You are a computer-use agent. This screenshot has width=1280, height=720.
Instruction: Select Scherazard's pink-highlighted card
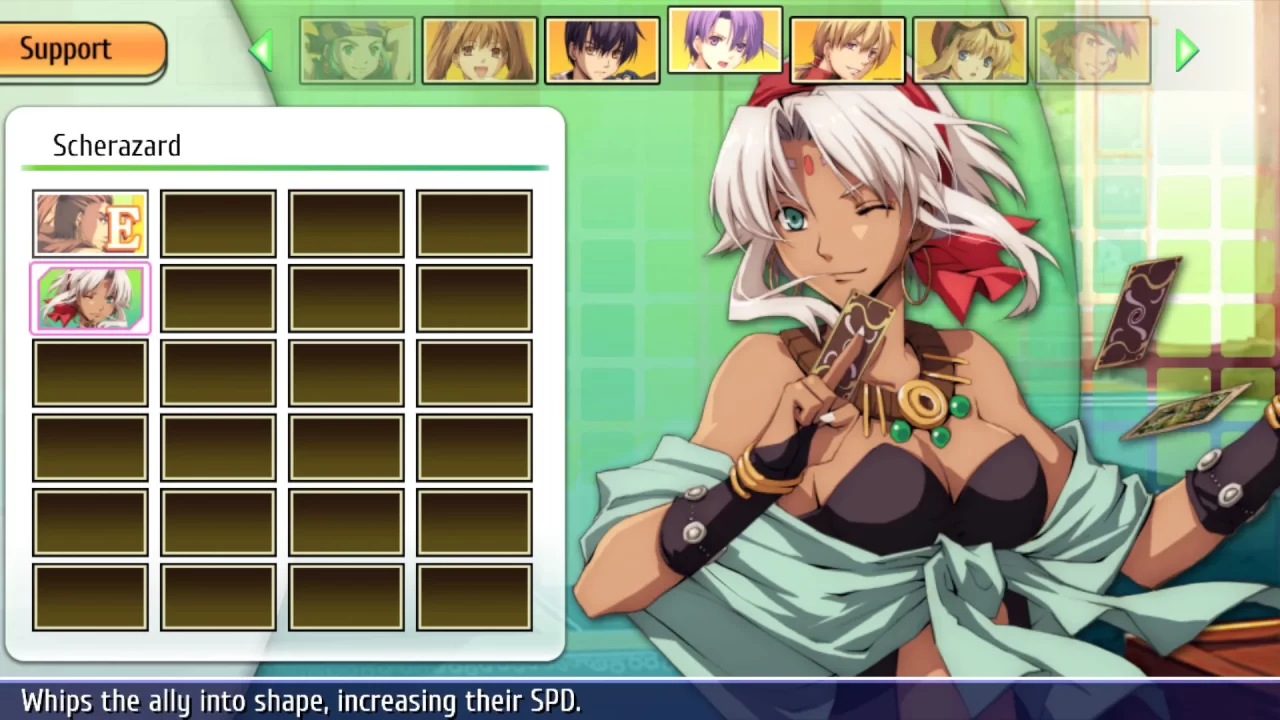point(89,298)
